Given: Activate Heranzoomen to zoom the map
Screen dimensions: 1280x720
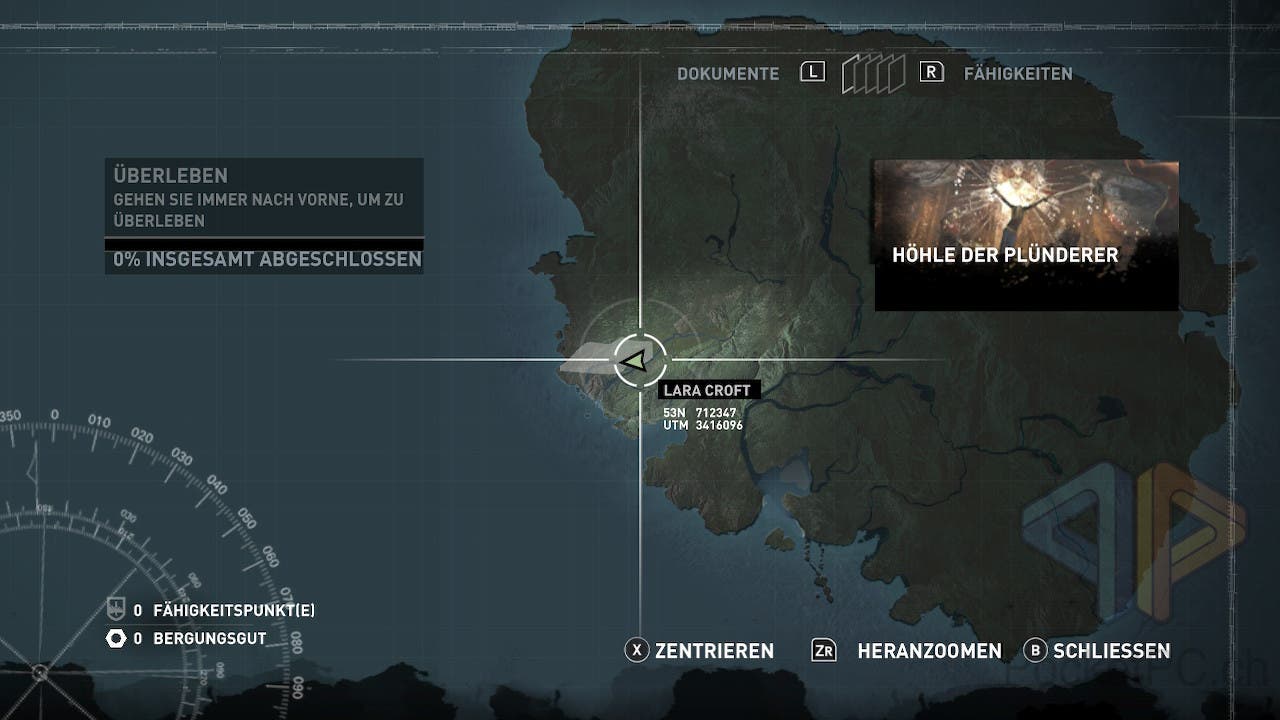Looking at the screenshot, I should point(907,651).
